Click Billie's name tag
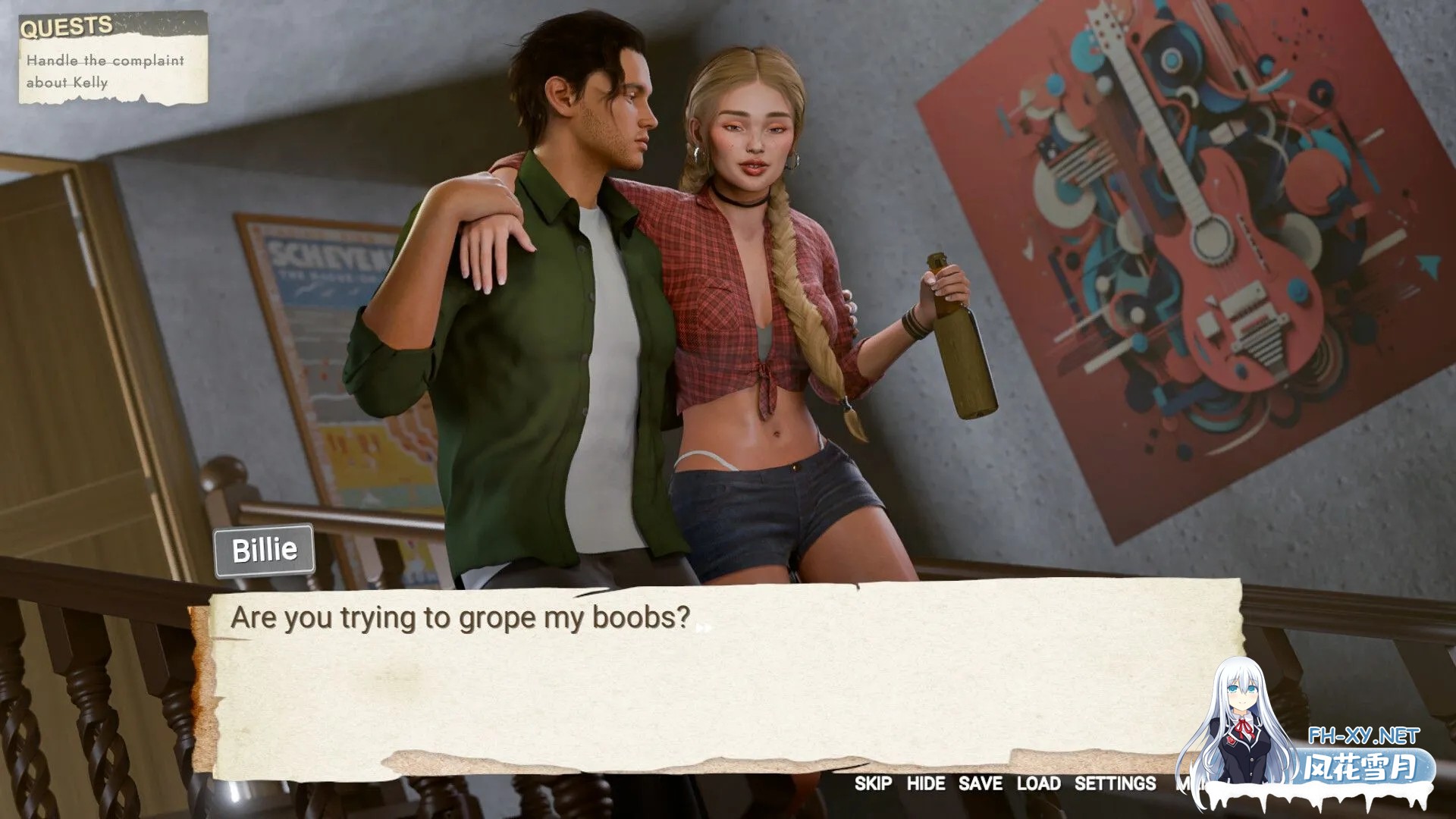Viewport: 1456px width, 819px height. pos(263,549)
